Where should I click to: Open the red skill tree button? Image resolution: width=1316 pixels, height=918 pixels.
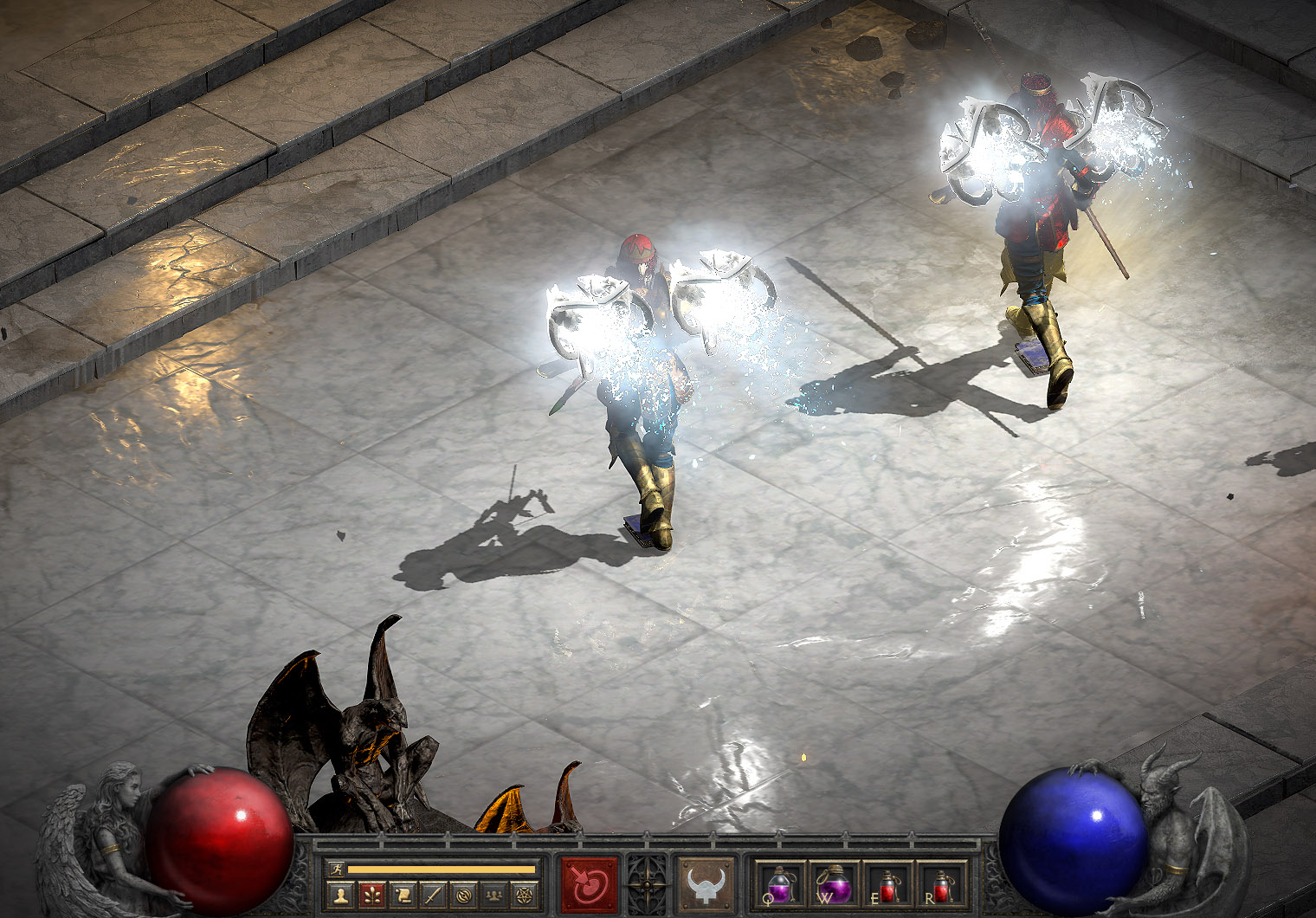pyautogui.click(x=371, y=895)
